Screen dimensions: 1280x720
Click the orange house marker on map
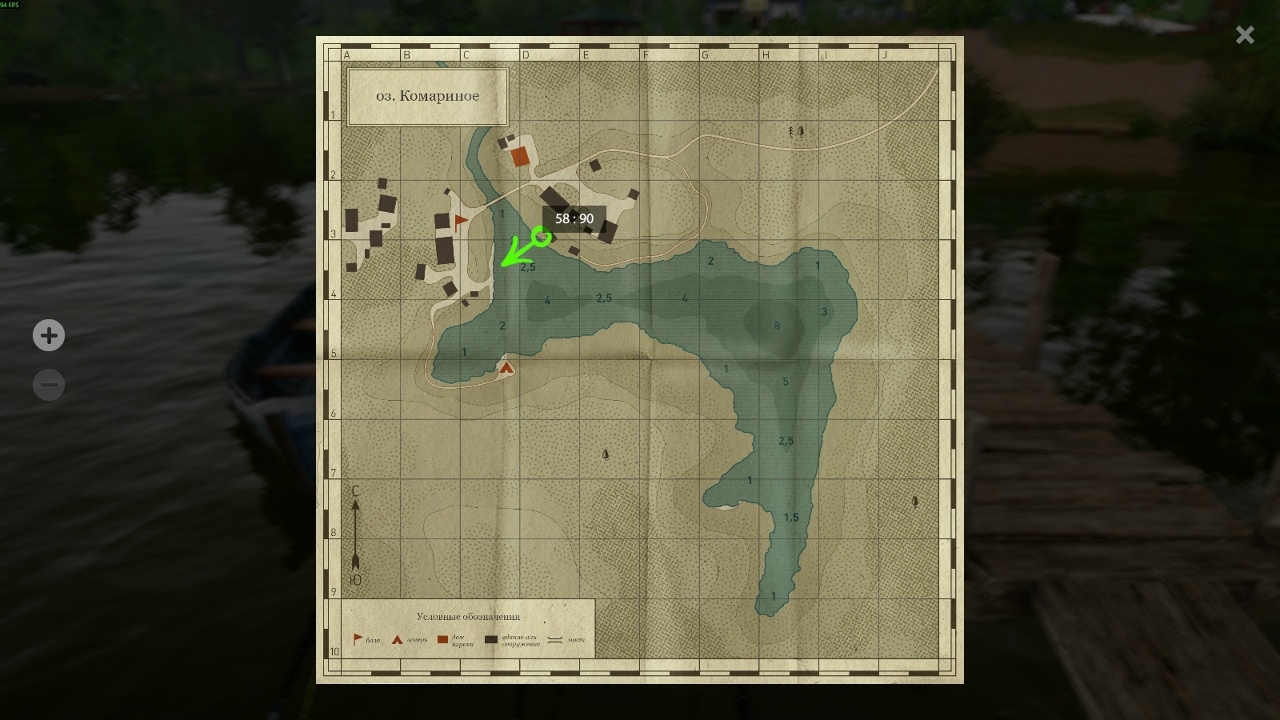pos(519,157)
